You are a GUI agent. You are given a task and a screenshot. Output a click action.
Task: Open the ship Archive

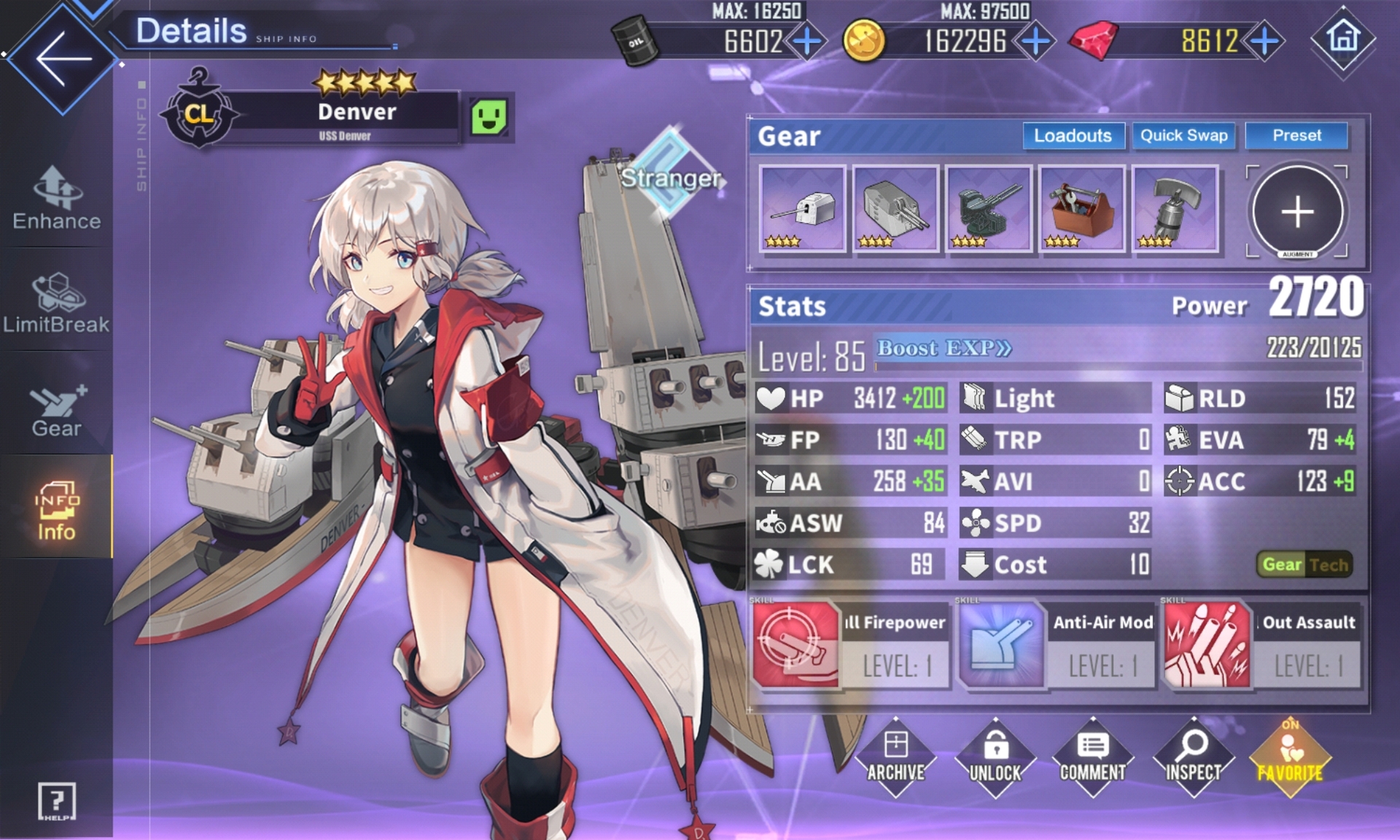[x=895, y=758]
